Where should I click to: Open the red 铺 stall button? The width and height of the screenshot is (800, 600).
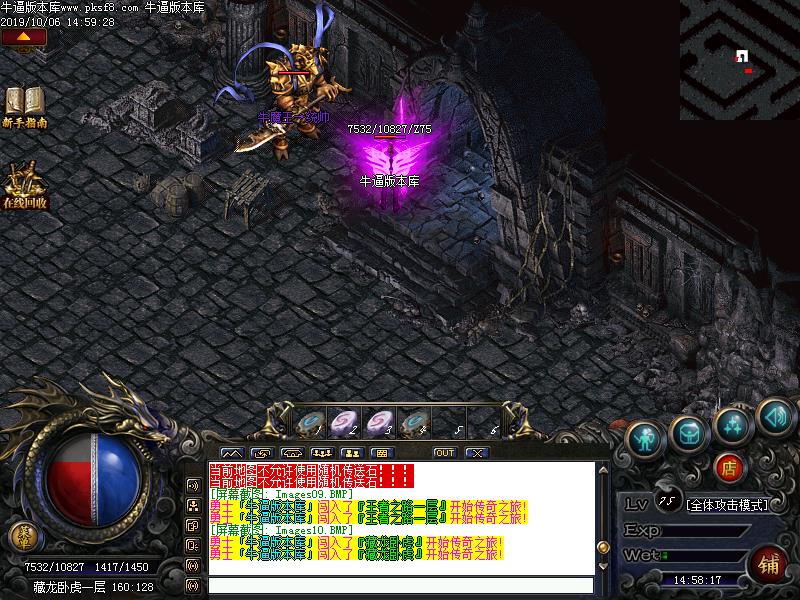point(770,562)
